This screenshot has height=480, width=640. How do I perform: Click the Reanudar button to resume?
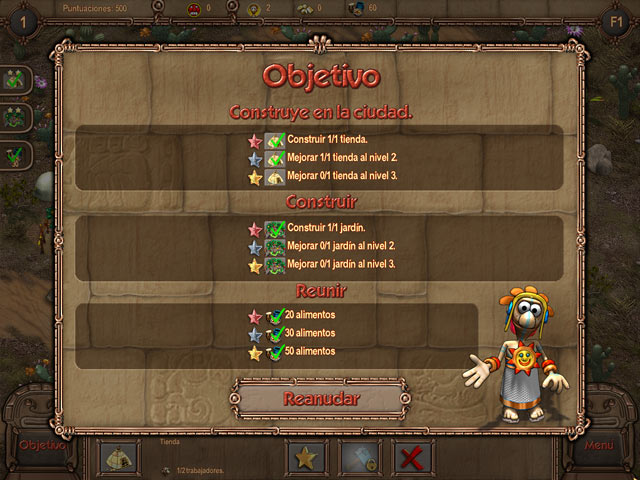point(320,398)
